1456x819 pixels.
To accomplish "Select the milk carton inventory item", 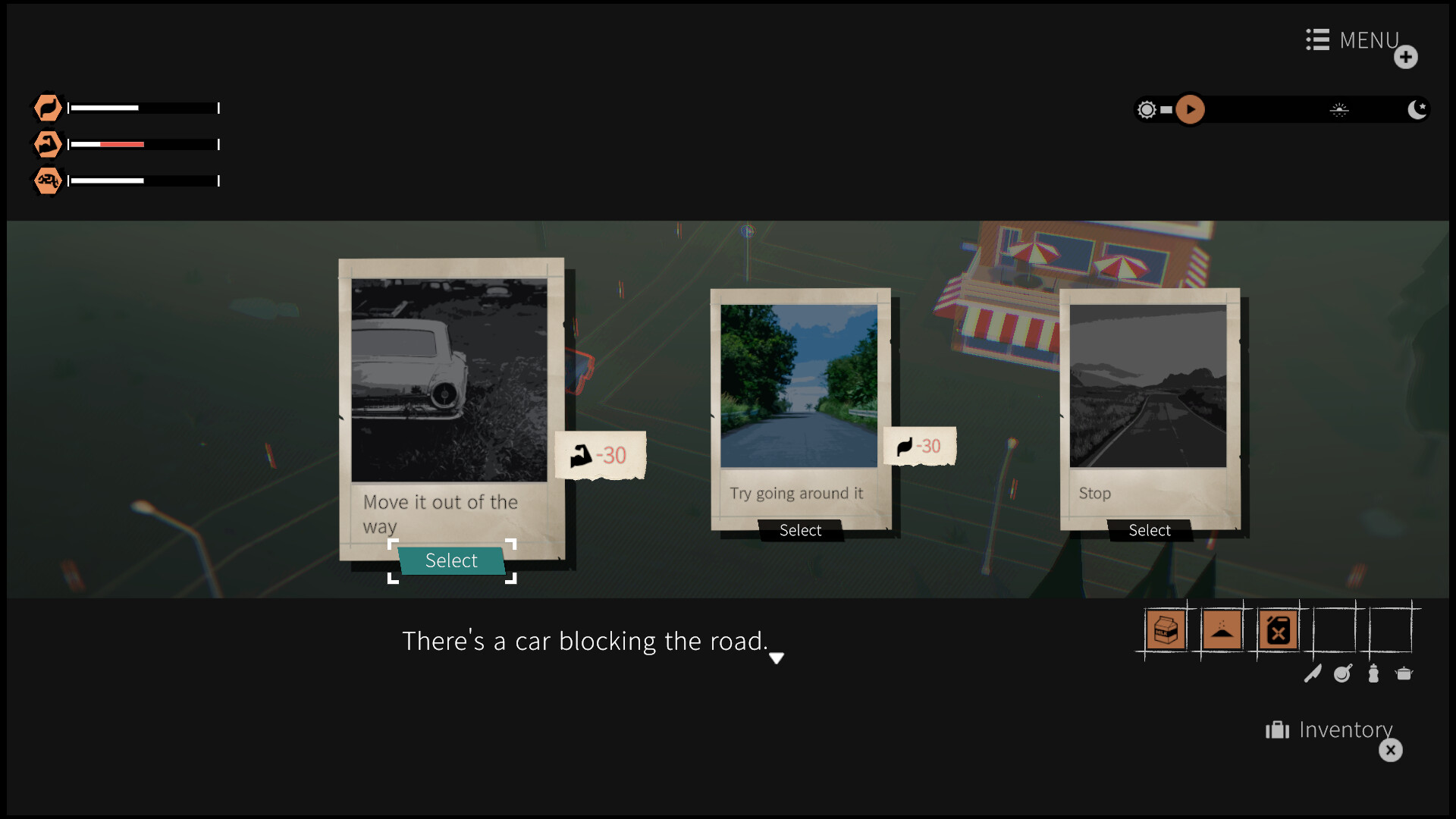I will [x=1166, y=629].
